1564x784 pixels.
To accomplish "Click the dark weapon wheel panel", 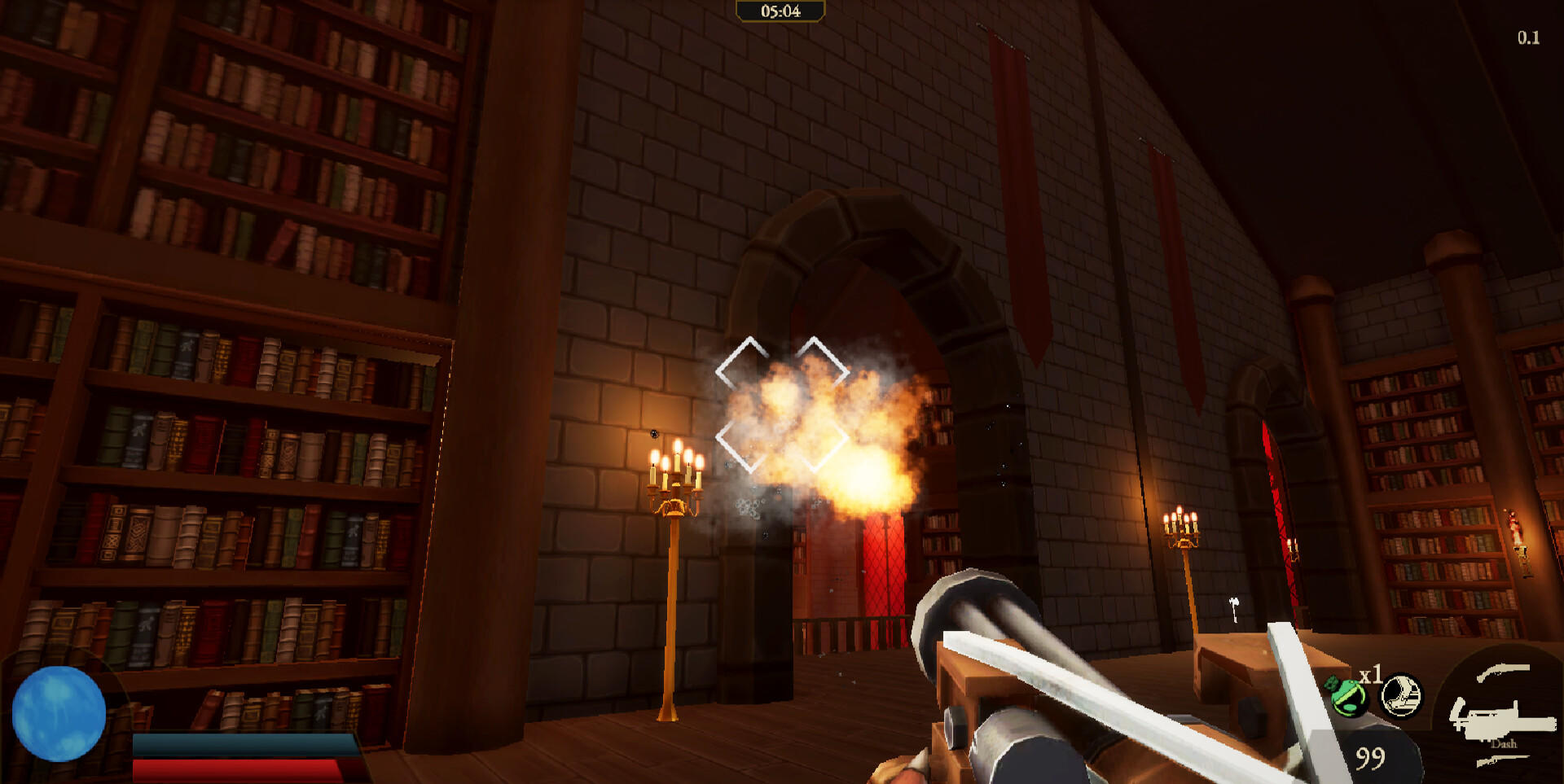I will [x=1499, y=708].
